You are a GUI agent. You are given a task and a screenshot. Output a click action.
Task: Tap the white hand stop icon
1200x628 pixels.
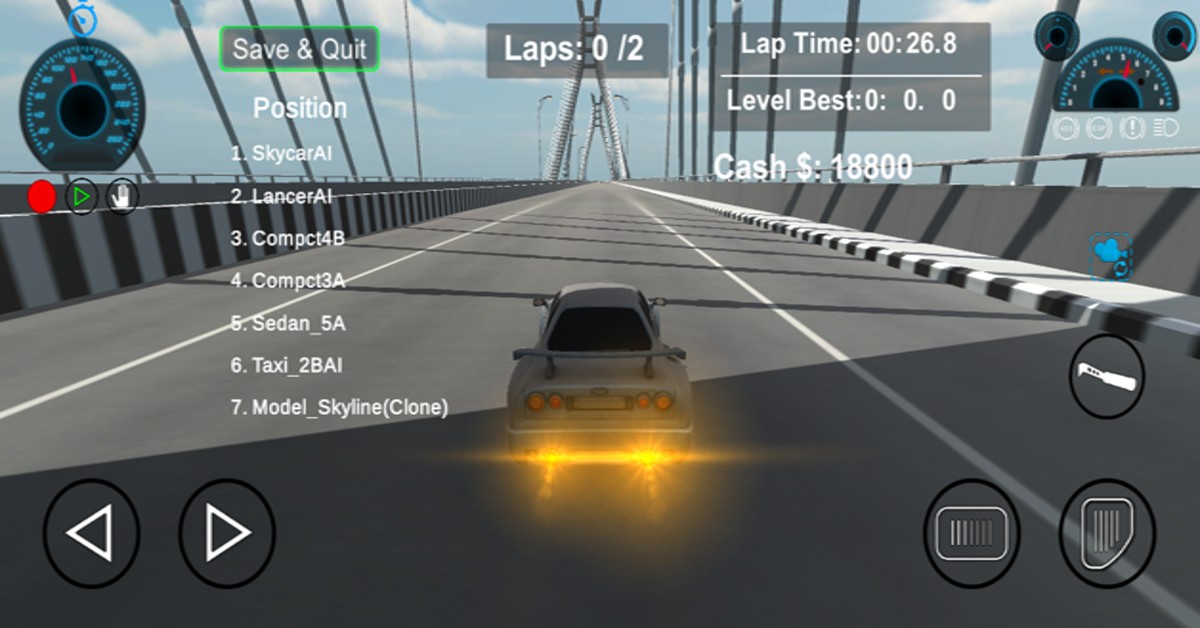122,197
